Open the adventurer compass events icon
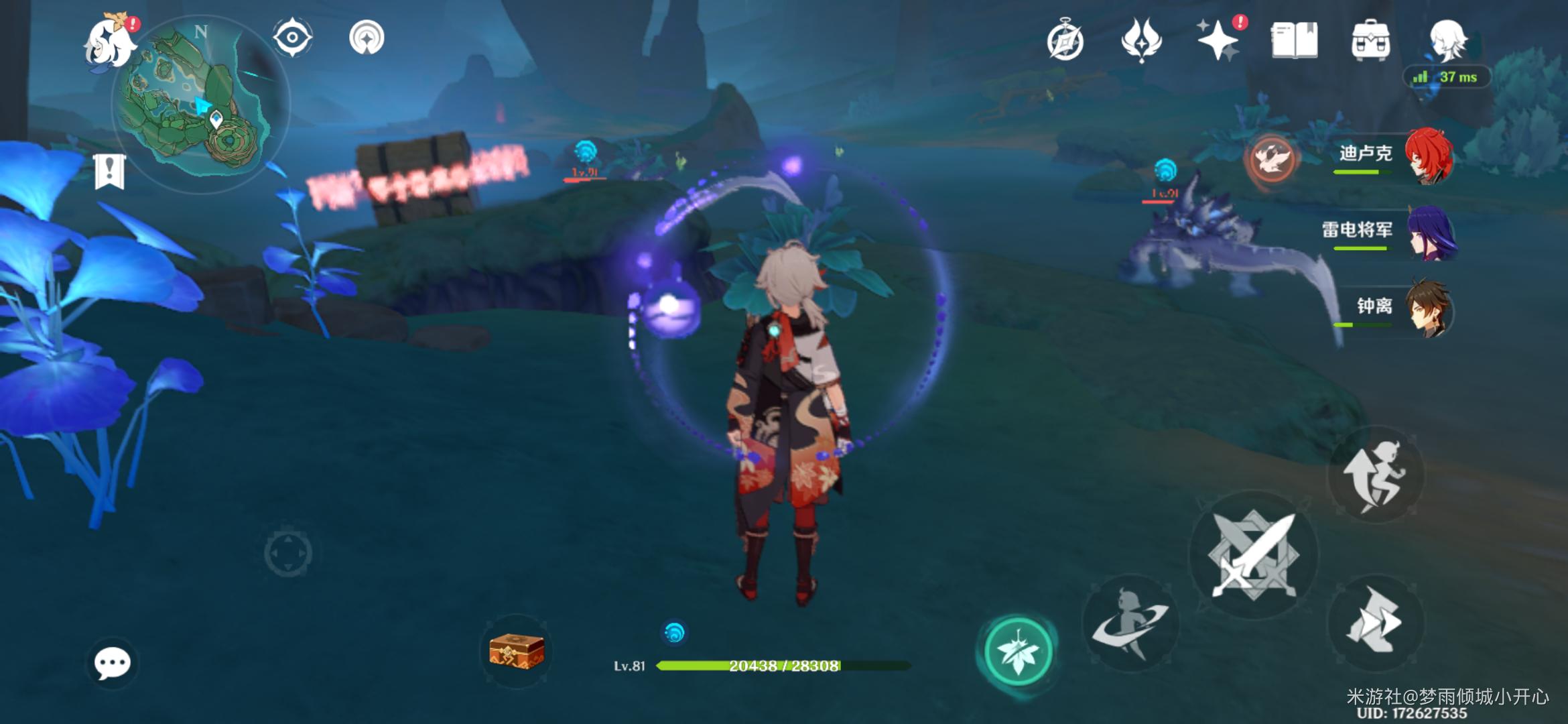Viewport: 1568px width, 724px height. coord(1065,42)
